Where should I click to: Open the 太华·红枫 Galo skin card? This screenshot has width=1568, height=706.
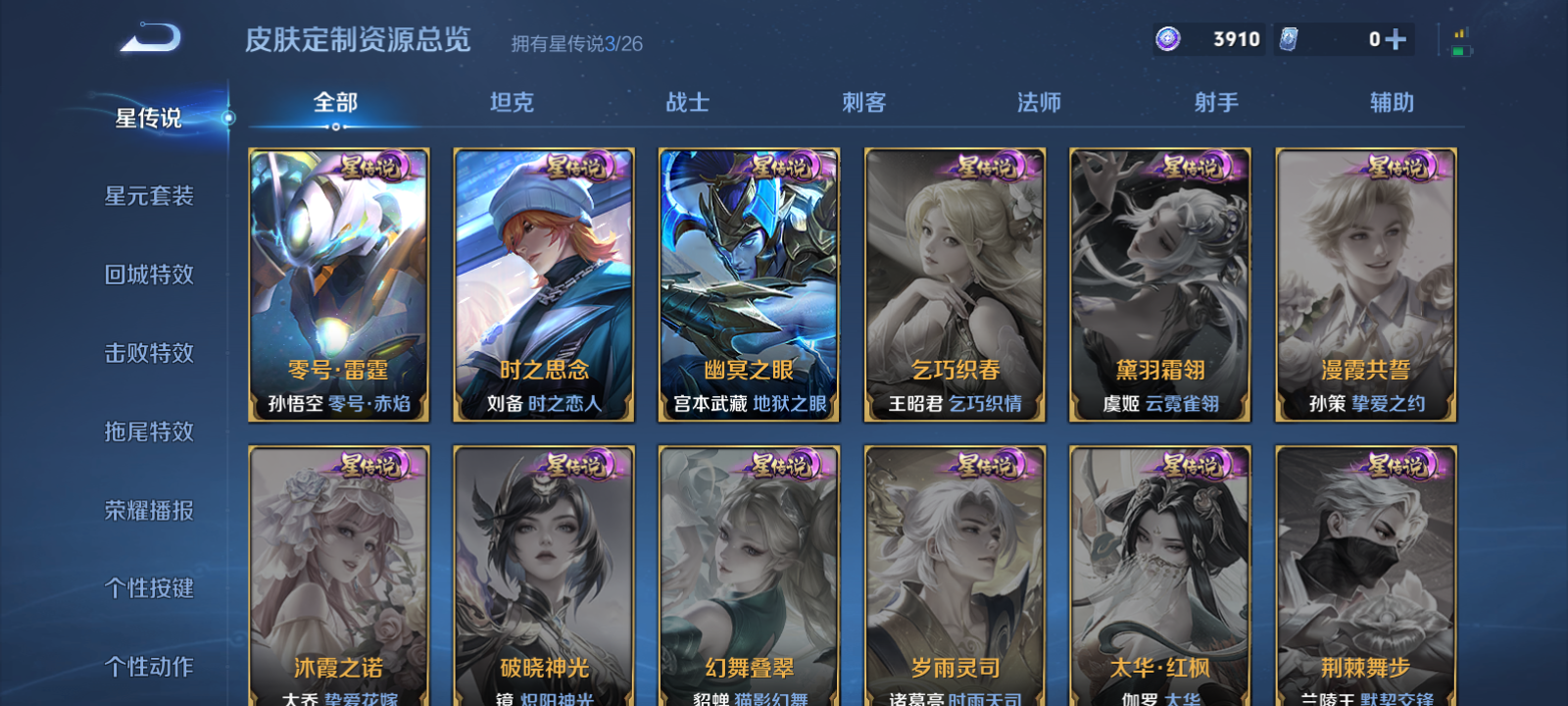(1159, 579)
